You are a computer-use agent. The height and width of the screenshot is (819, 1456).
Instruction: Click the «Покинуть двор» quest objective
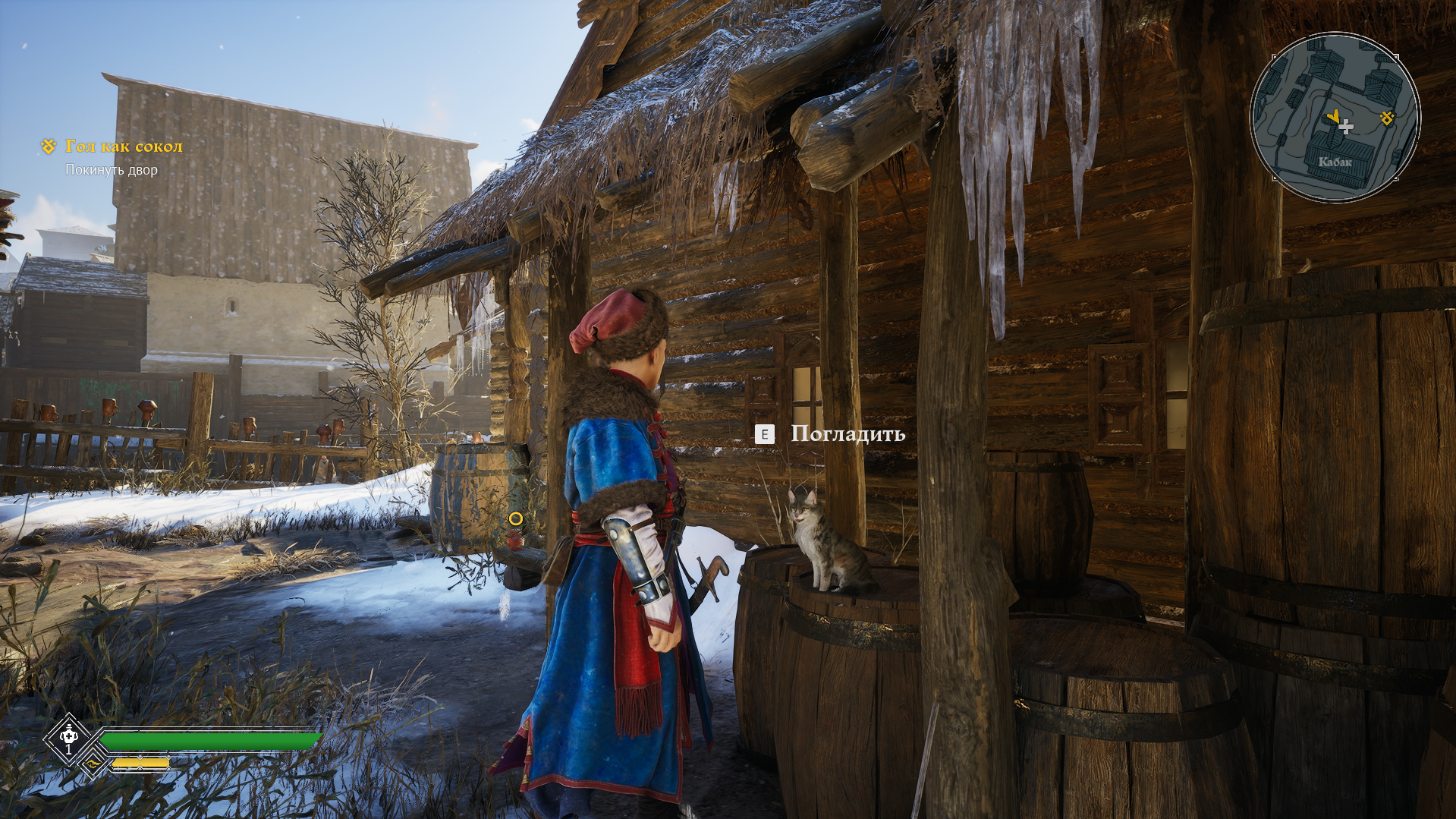(x=112, y=170)
